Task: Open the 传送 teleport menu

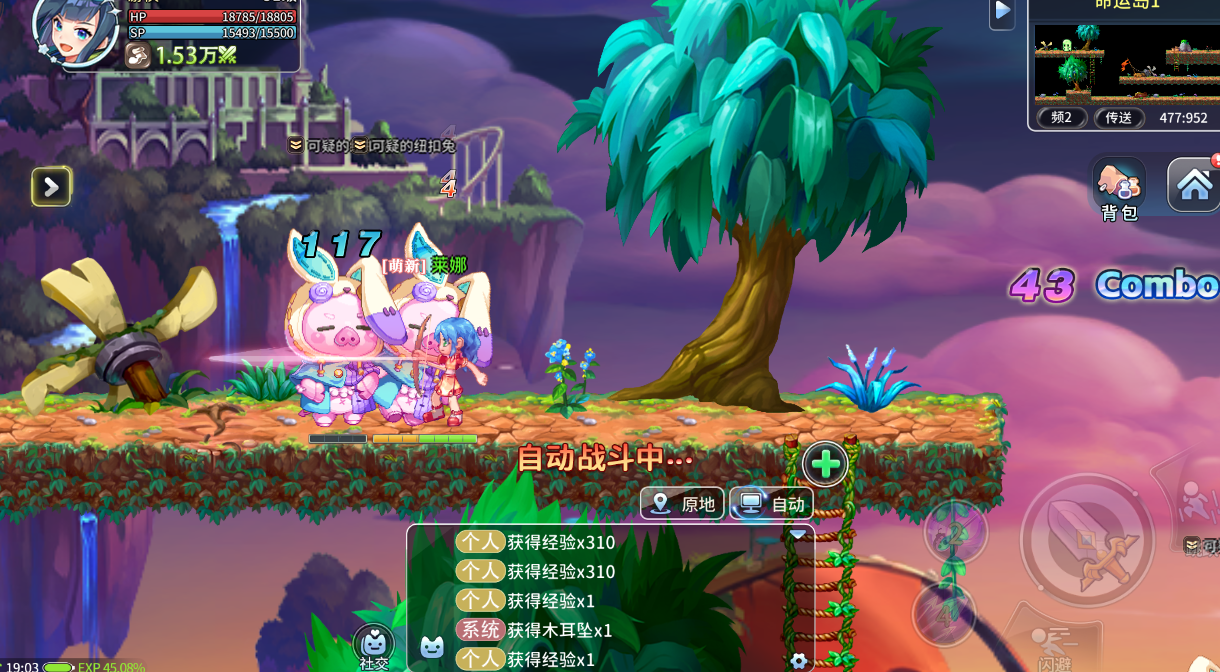Action: tap(1119, 118)
